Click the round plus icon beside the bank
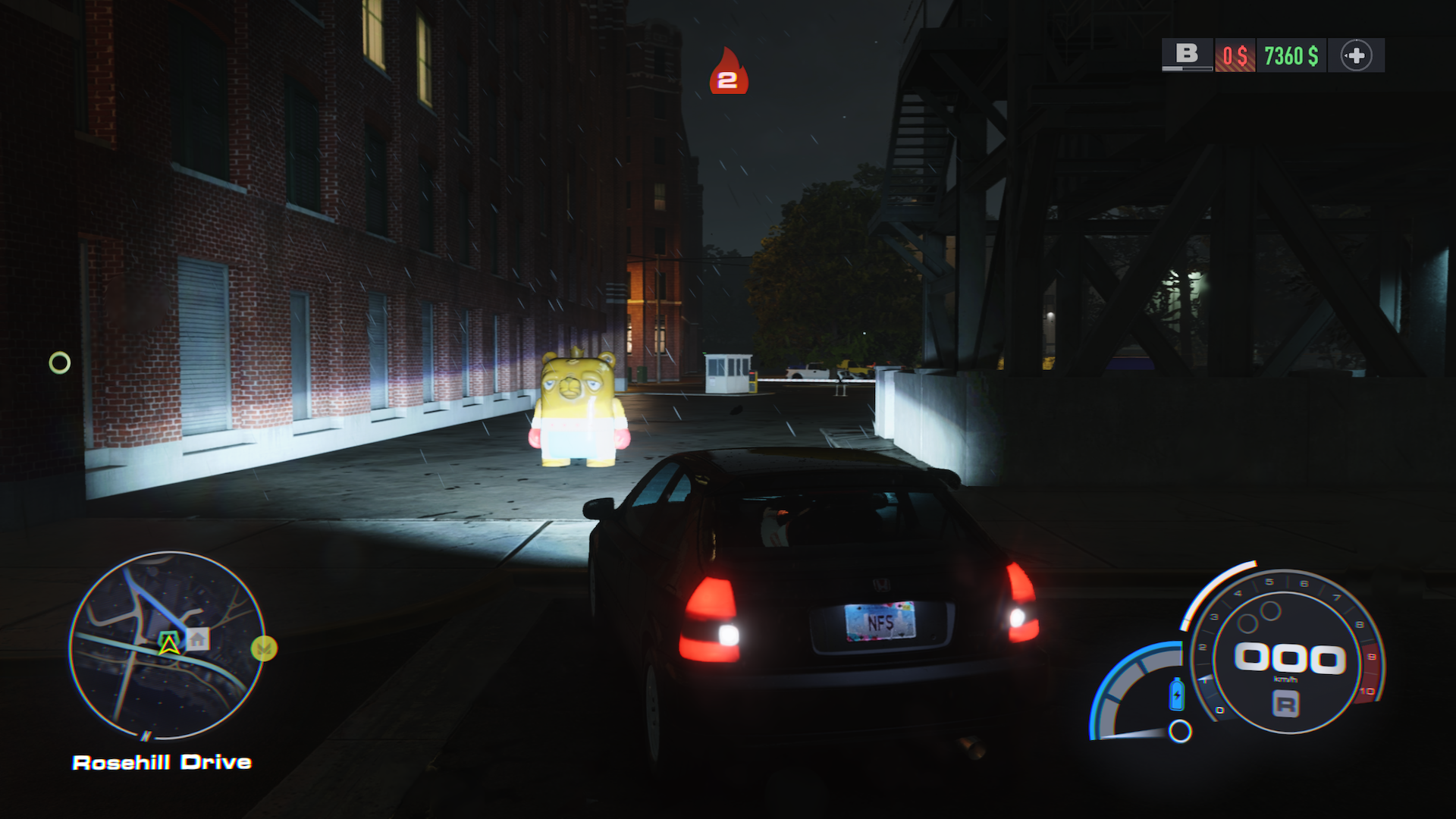This screenshot has height=819, width=1456. [x=1356, y=55]
